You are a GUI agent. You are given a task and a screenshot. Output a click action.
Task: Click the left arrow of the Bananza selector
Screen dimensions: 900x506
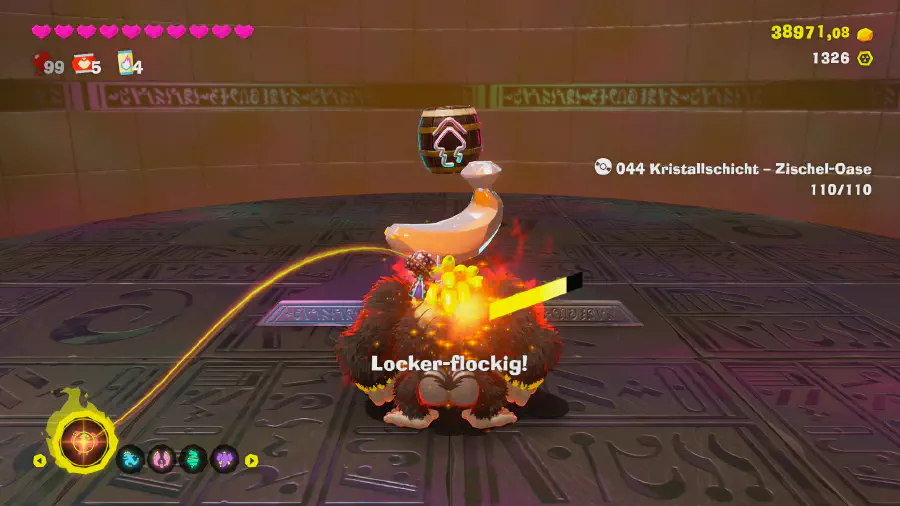(39, 461)
